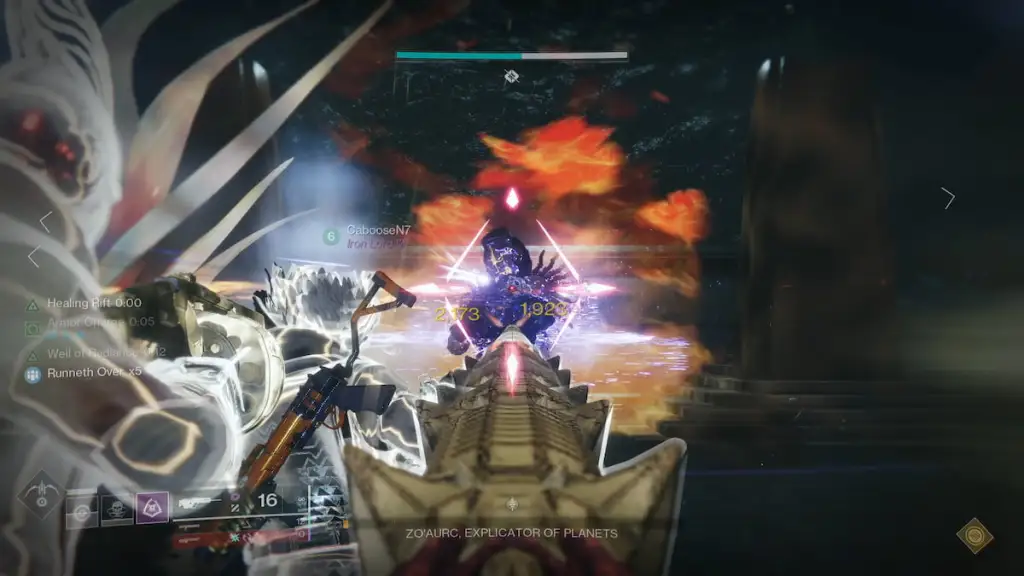Screen dimensions: 1024x576
Task: Click the Runneth Over buff icon
Action: 33,374
